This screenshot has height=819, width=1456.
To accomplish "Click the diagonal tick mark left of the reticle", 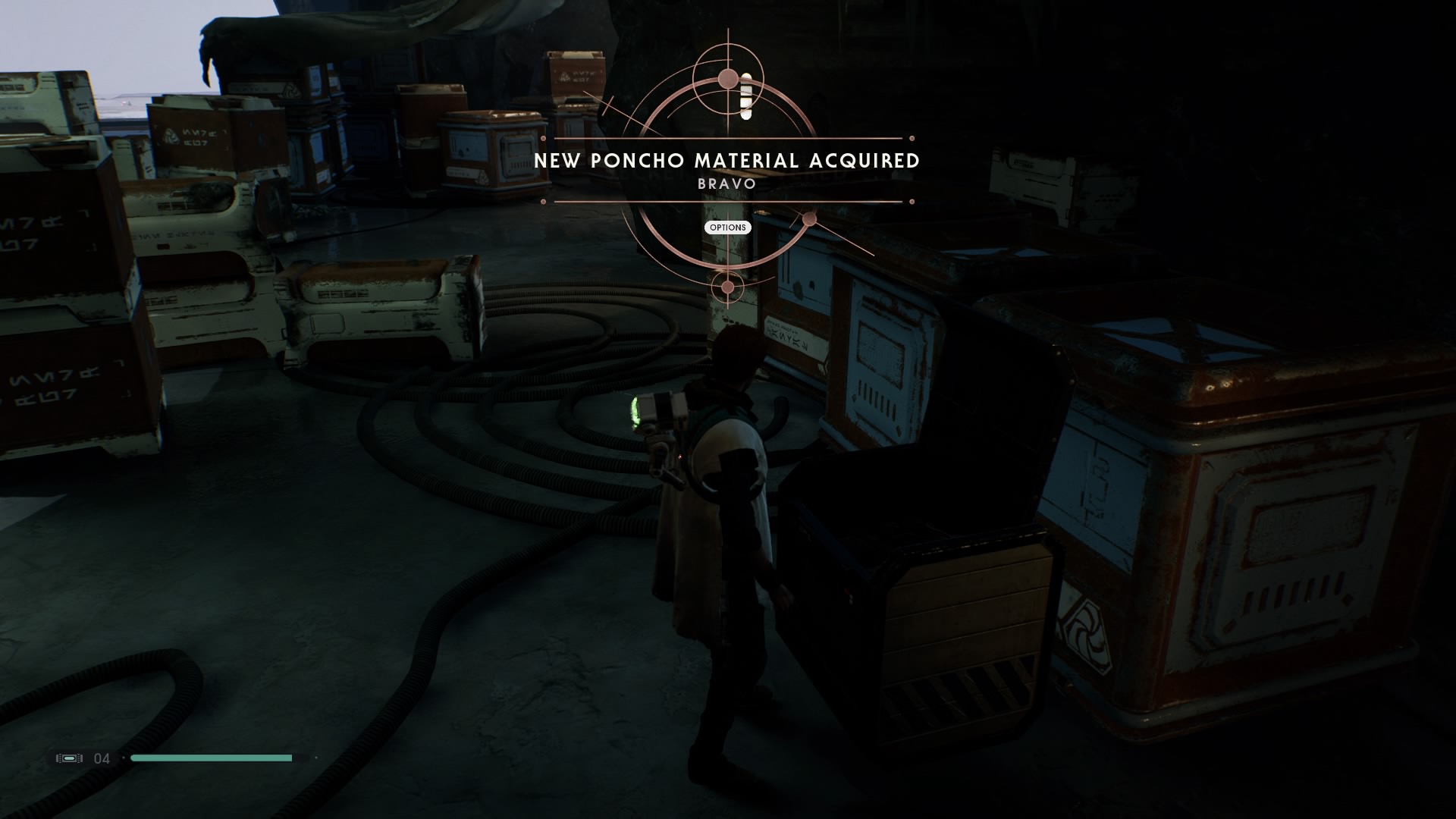I will (608, 105).
